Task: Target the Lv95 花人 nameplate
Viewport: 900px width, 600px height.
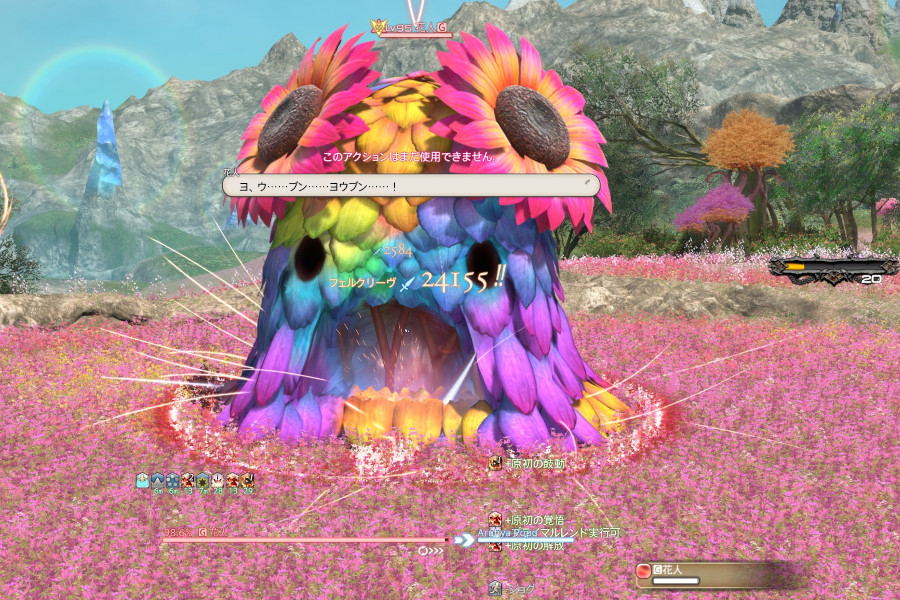Action: click(x=411, y=28)
